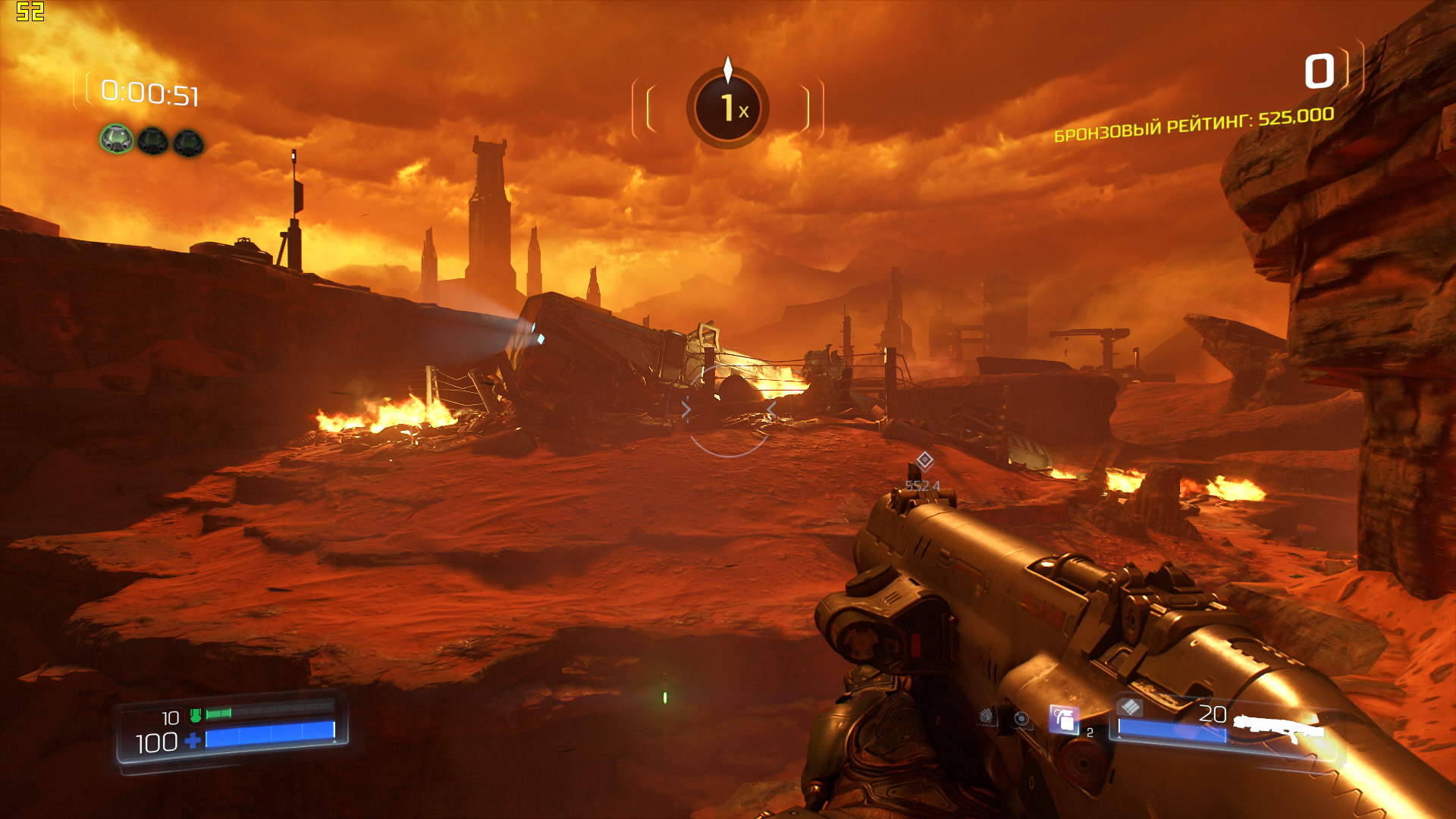Click the lit green-outlined helmet life icon
Viewport: 1456px width, 819px height.
(x=116, y=140)
